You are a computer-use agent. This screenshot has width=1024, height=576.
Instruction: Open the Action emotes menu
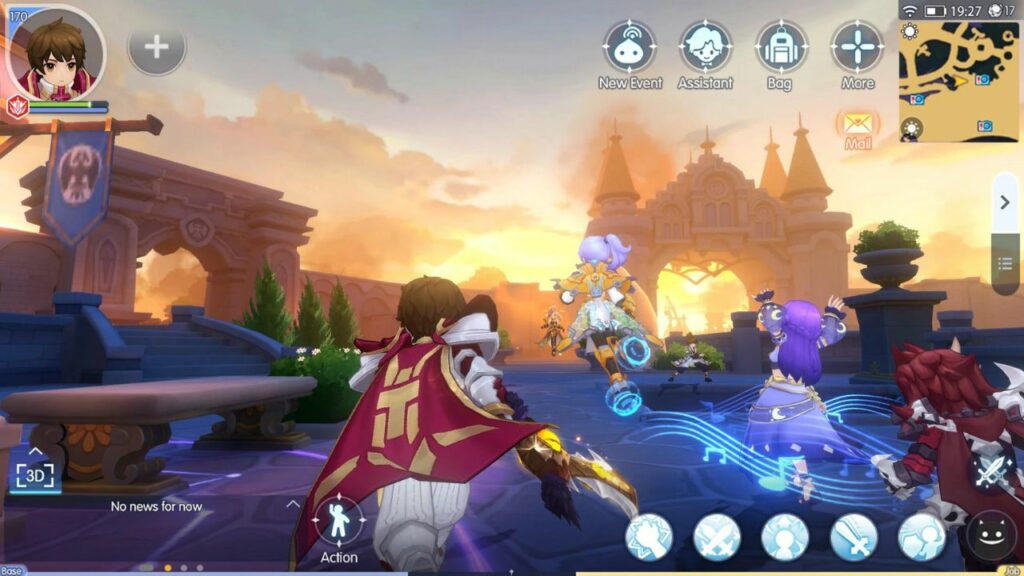click(x=339, y=520)
